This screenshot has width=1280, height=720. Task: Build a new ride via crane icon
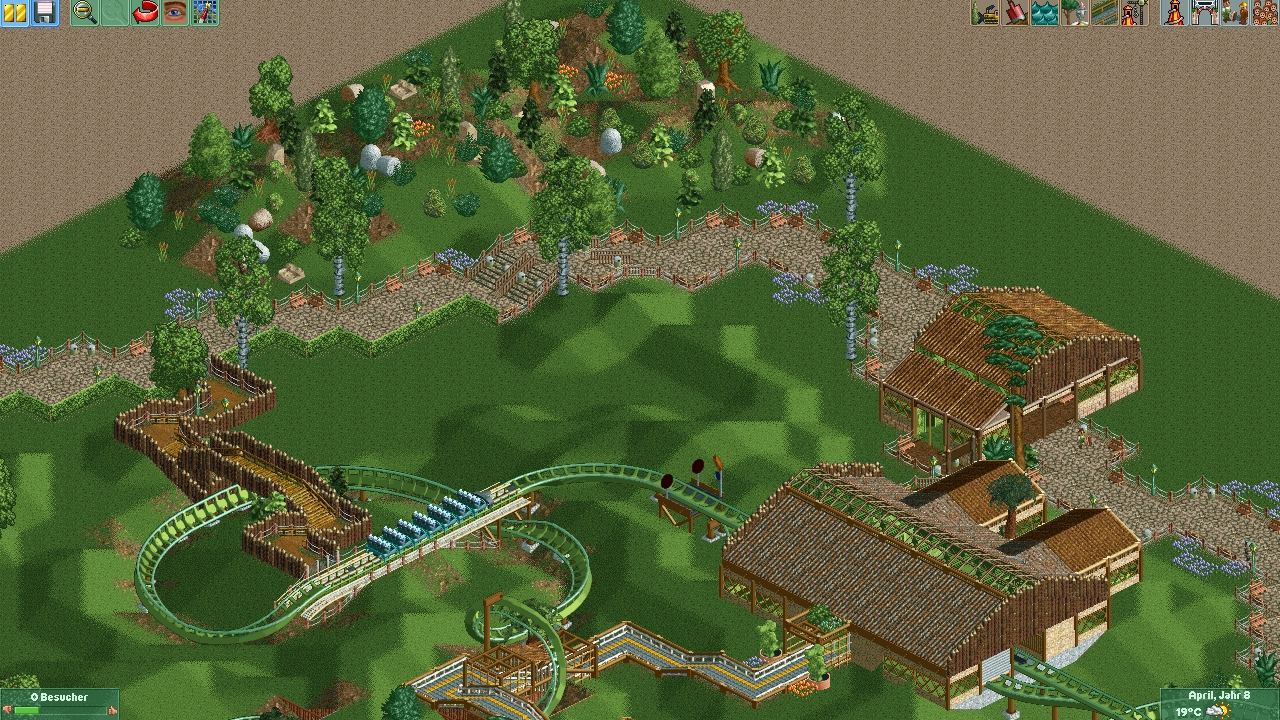[x=1134, y=12]
